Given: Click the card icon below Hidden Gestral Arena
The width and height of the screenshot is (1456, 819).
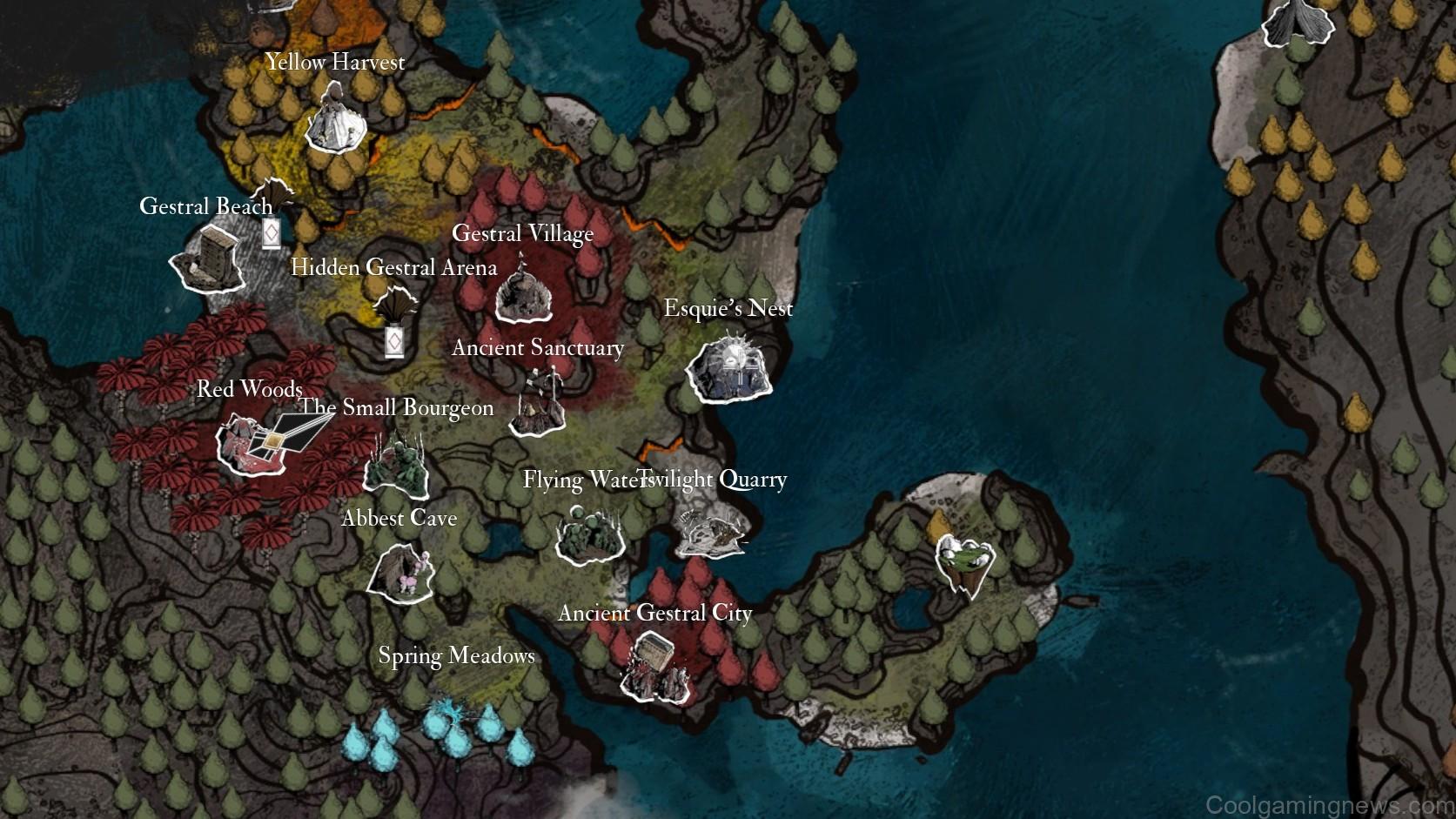Looking at the screenshot, I should click(394, 342).
